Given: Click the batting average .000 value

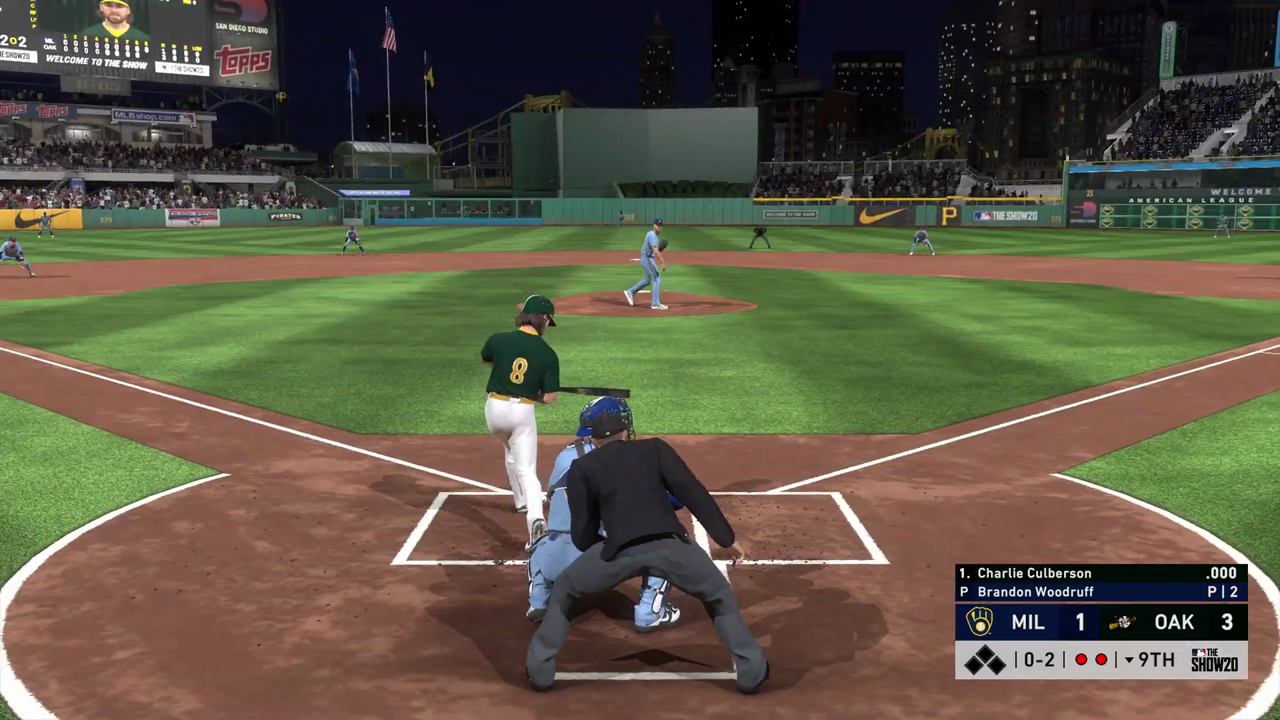Looking at the screenshot, I should coord(1222,573).
